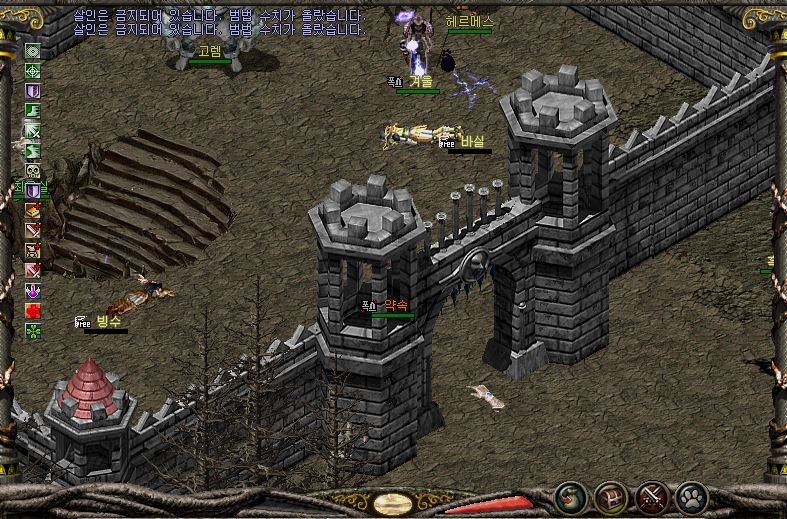Screen dimensions: 787x519
Task: Select the spellbook icon
Action: click(33, 210)
